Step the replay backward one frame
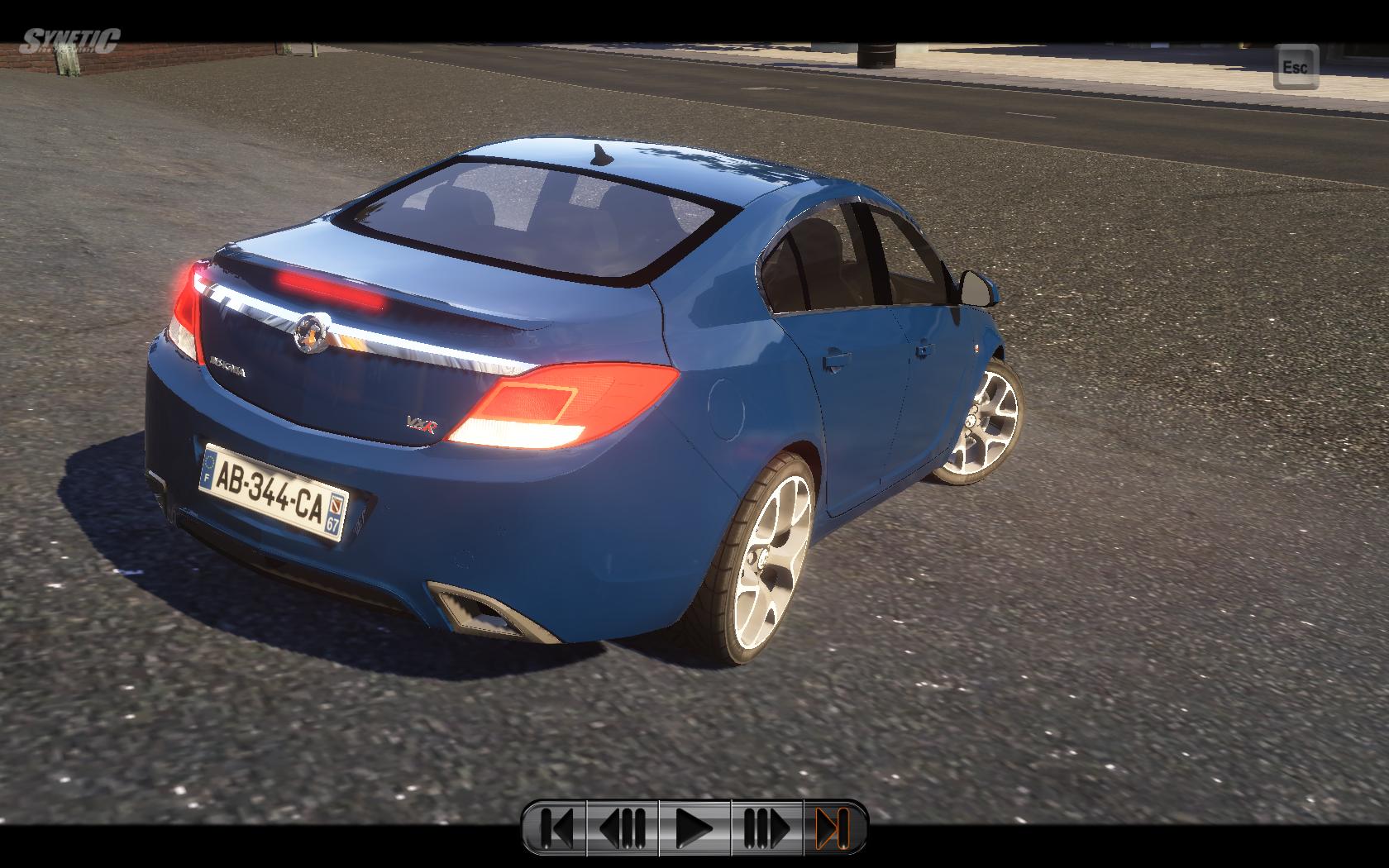 click(x=623, y=827)
